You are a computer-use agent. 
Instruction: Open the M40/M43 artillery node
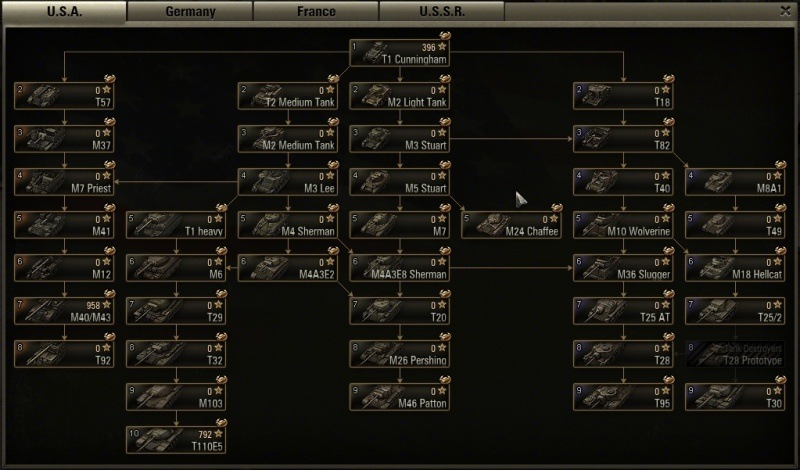(x=63, y=311)
